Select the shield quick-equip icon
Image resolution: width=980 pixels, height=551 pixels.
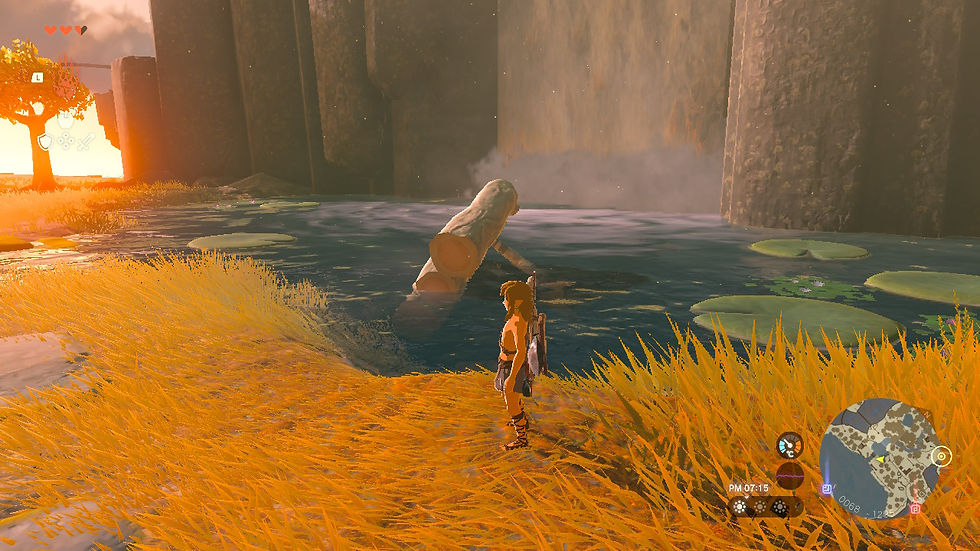[45, 142]
